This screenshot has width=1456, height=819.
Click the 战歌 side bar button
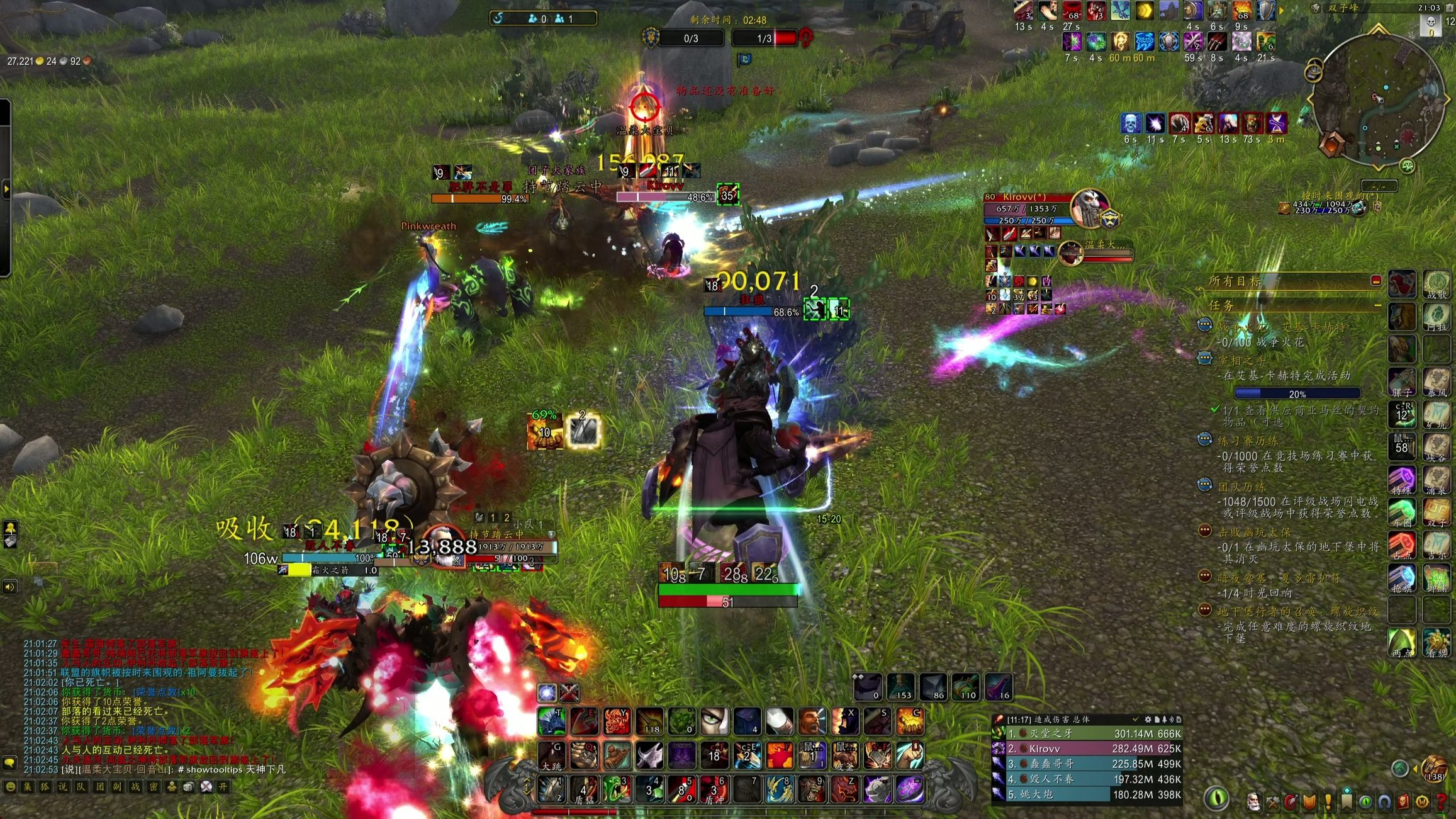click(x=1437, y=285)
